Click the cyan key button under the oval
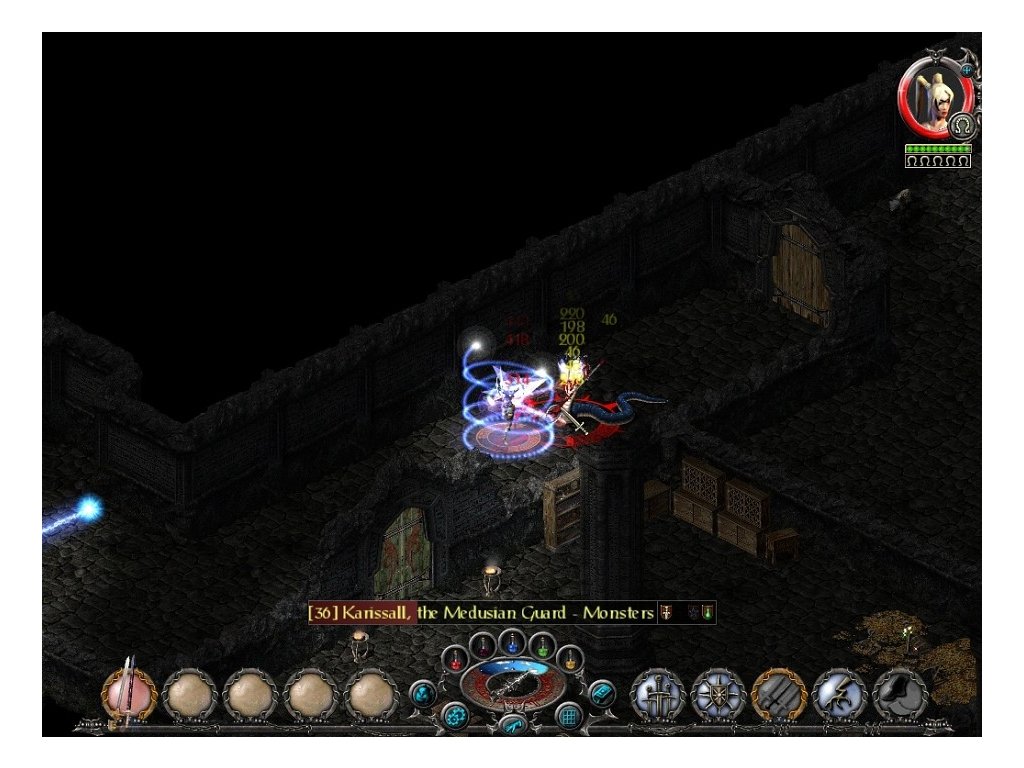Screen dimensions: 1024x768 pos(512,724)
